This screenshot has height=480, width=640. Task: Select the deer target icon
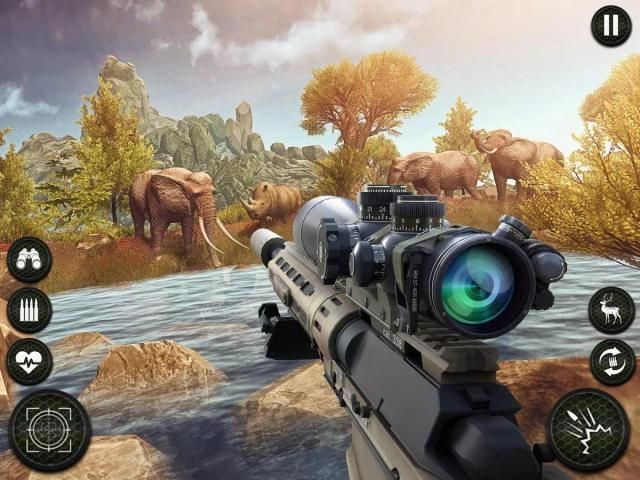click(x=611, y=311)
